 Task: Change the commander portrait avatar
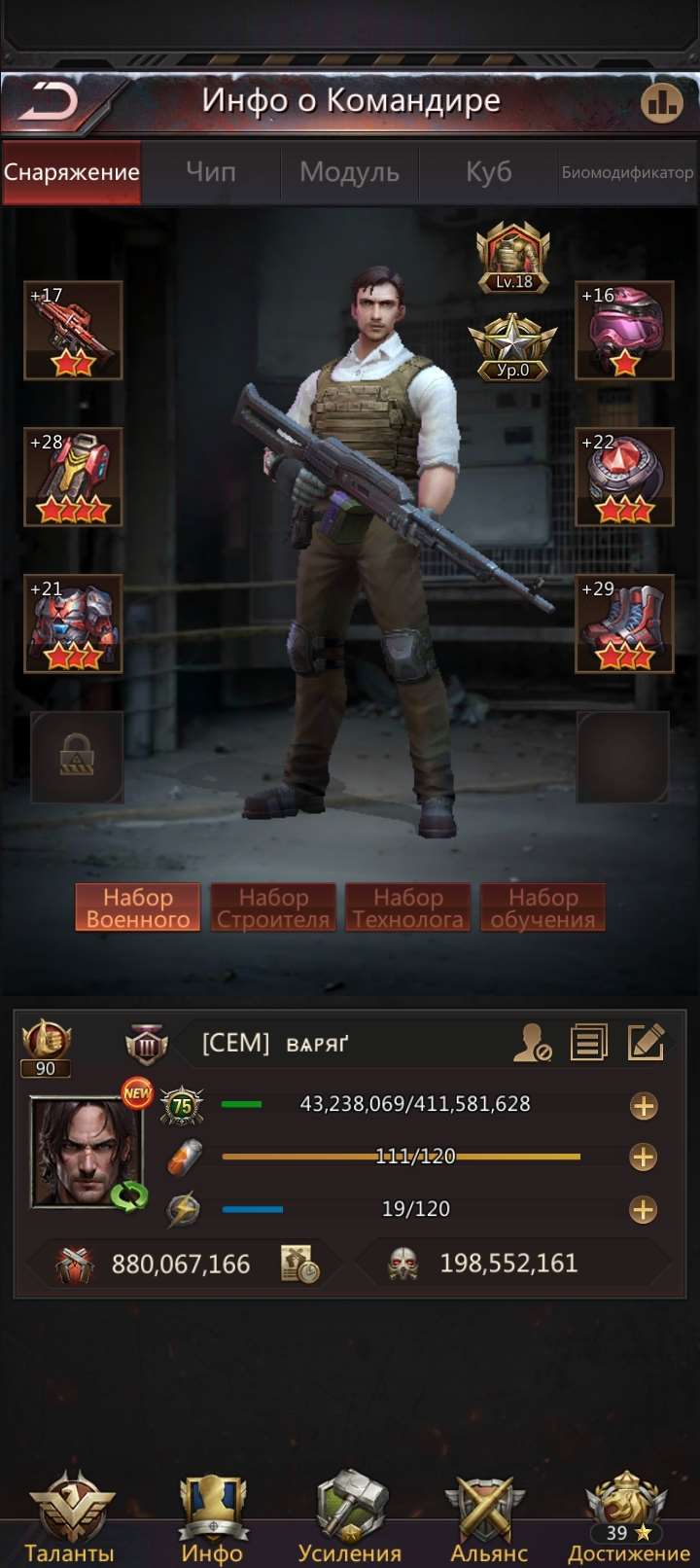pos(87,1153)
